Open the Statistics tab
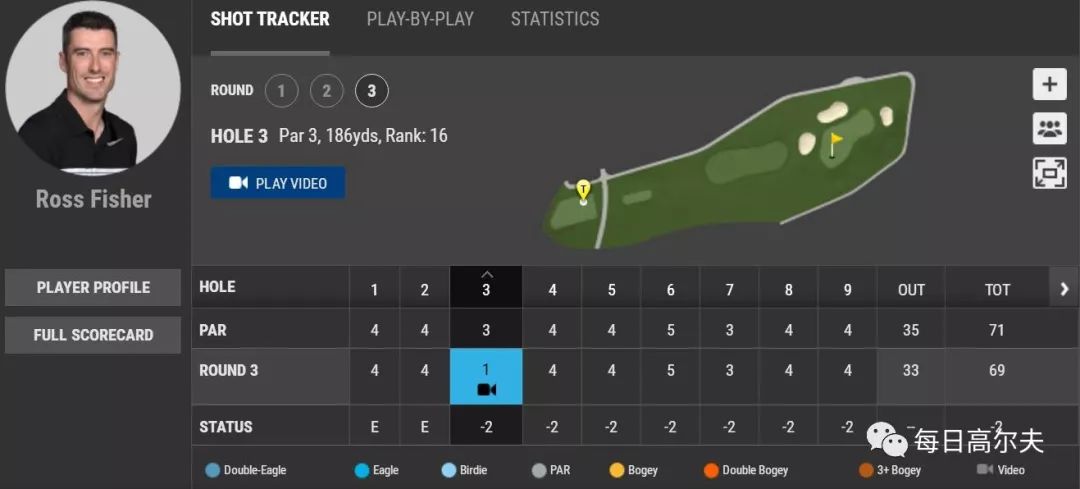This screenshot has height=489, width=1080. pos(555,19)
